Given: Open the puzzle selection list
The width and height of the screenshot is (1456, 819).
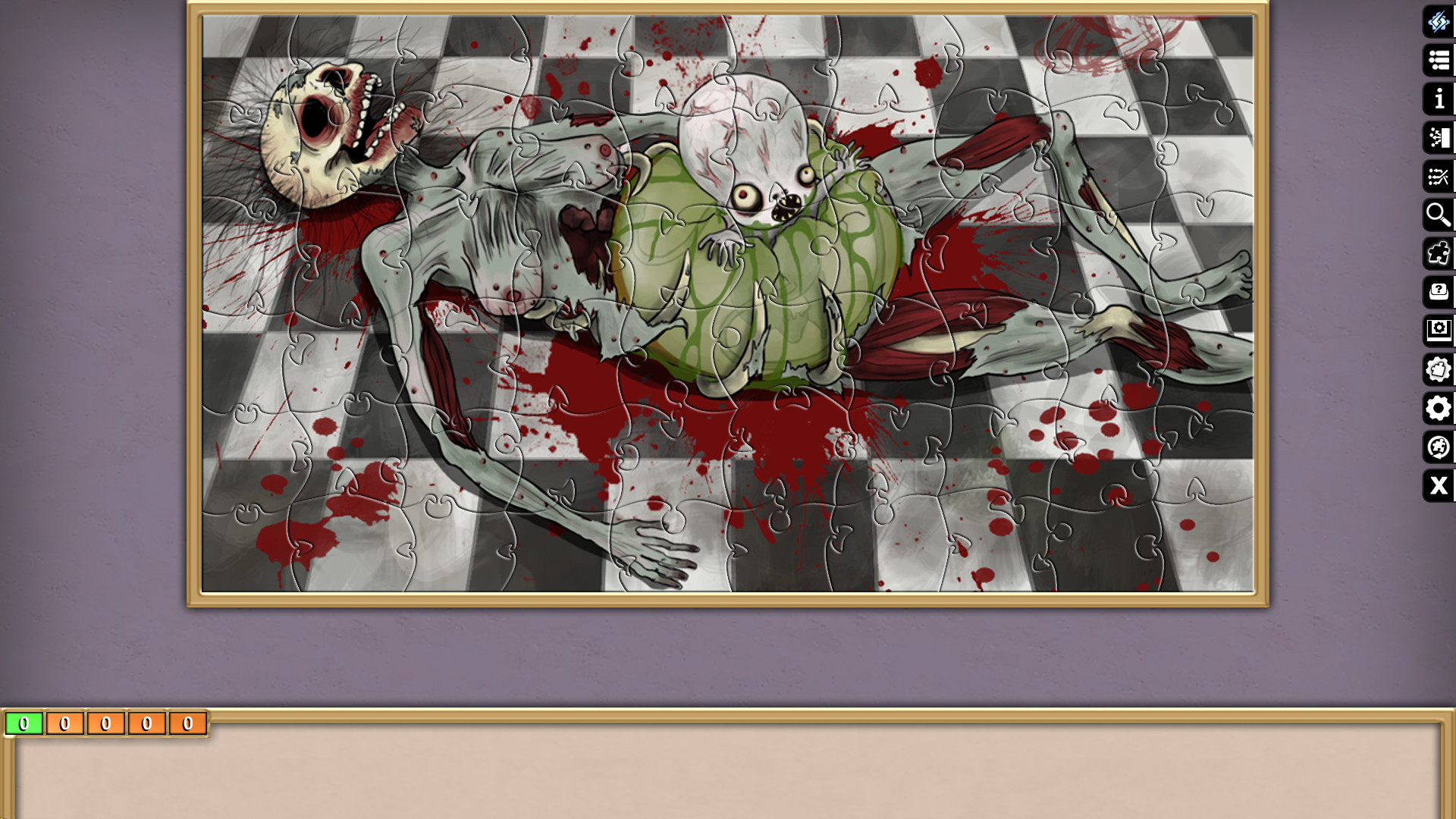Looking at the screenshot, I should pyautogui.click(x=1438, y=61).
